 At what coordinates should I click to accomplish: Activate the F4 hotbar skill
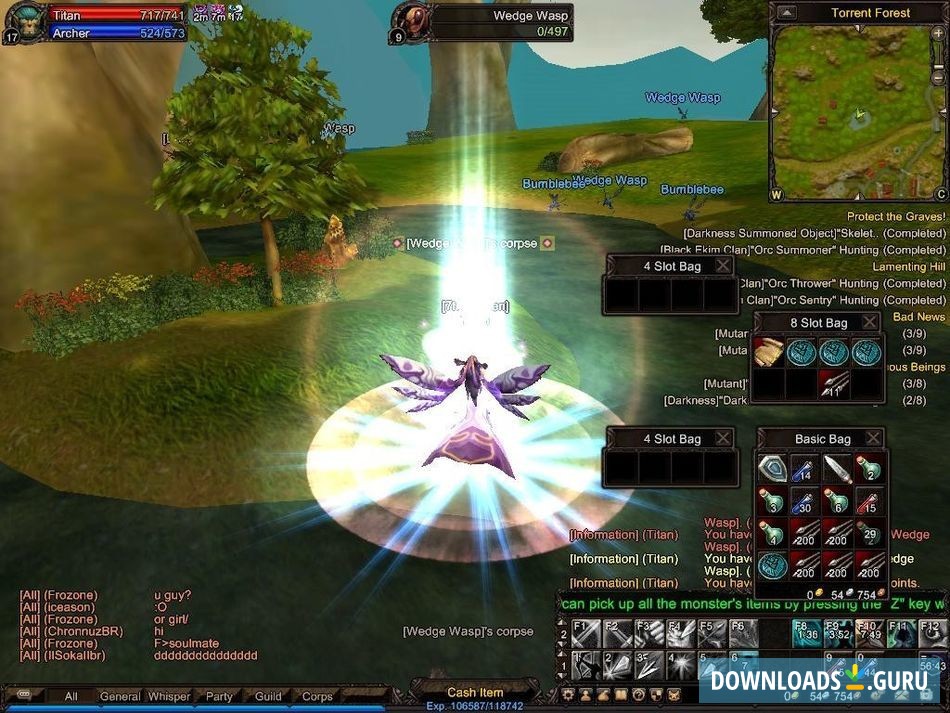680,633
